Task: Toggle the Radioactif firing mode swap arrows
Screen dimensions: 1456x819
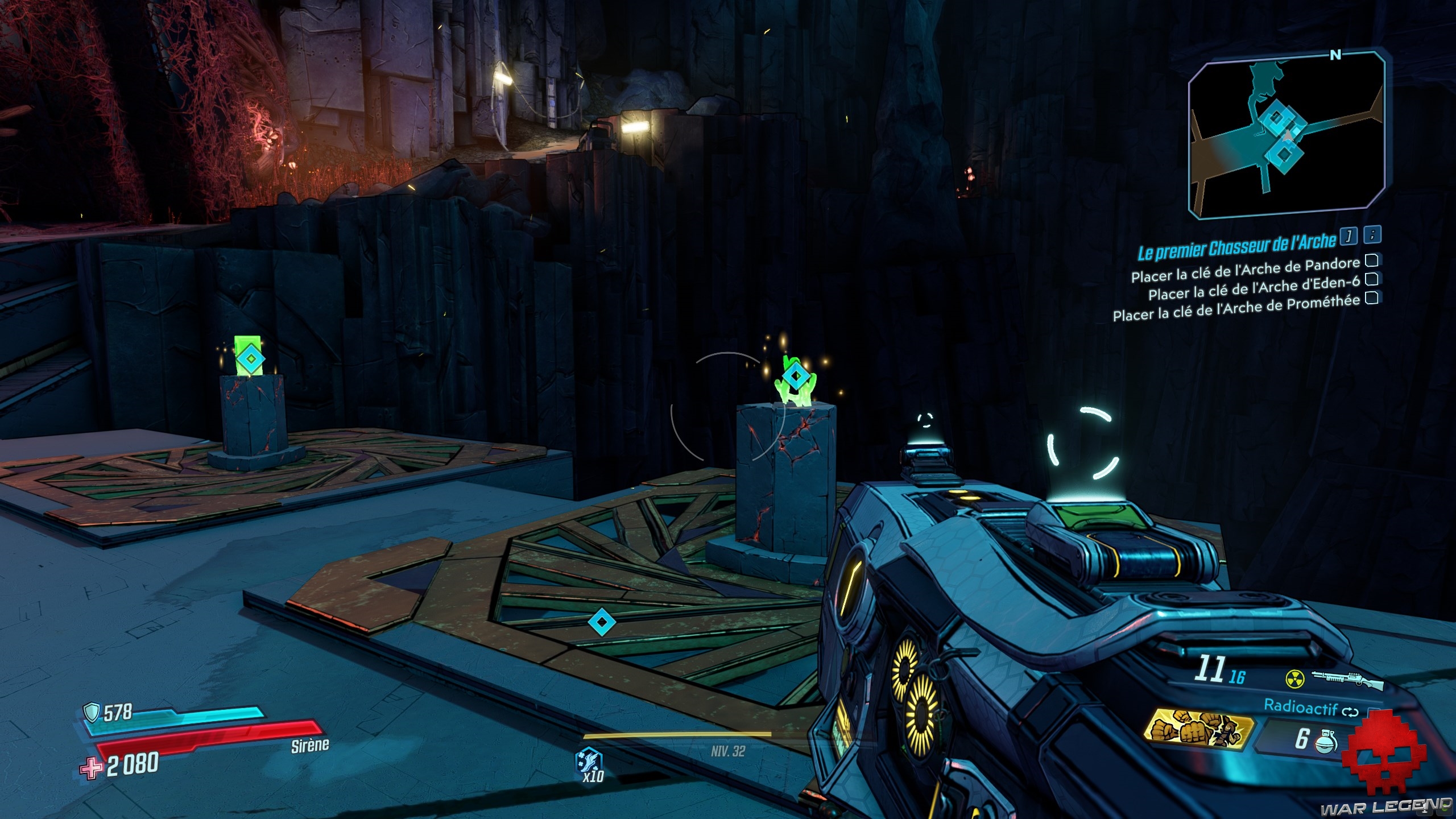Action: [1350, 711]
